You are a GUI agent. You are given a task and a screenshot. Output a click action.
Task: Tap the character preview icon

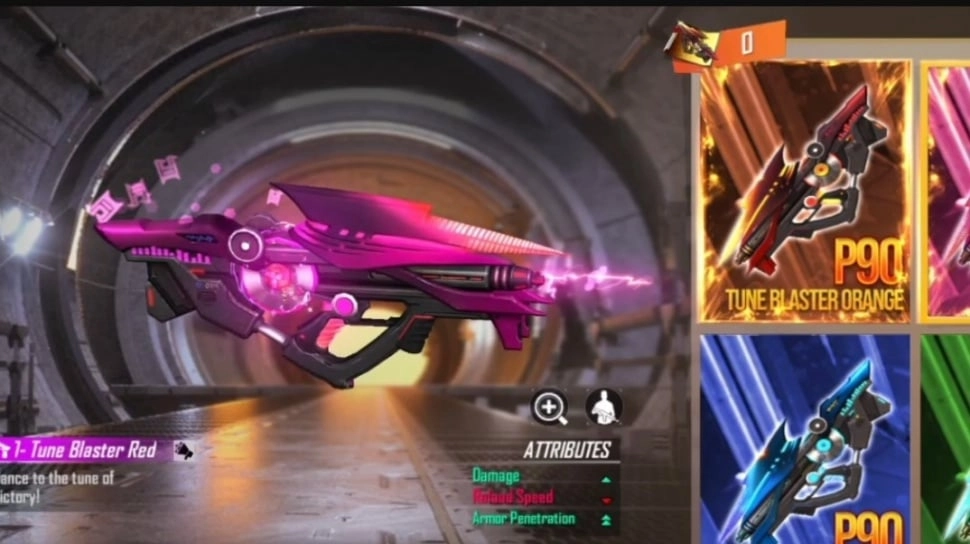[604, 407]
